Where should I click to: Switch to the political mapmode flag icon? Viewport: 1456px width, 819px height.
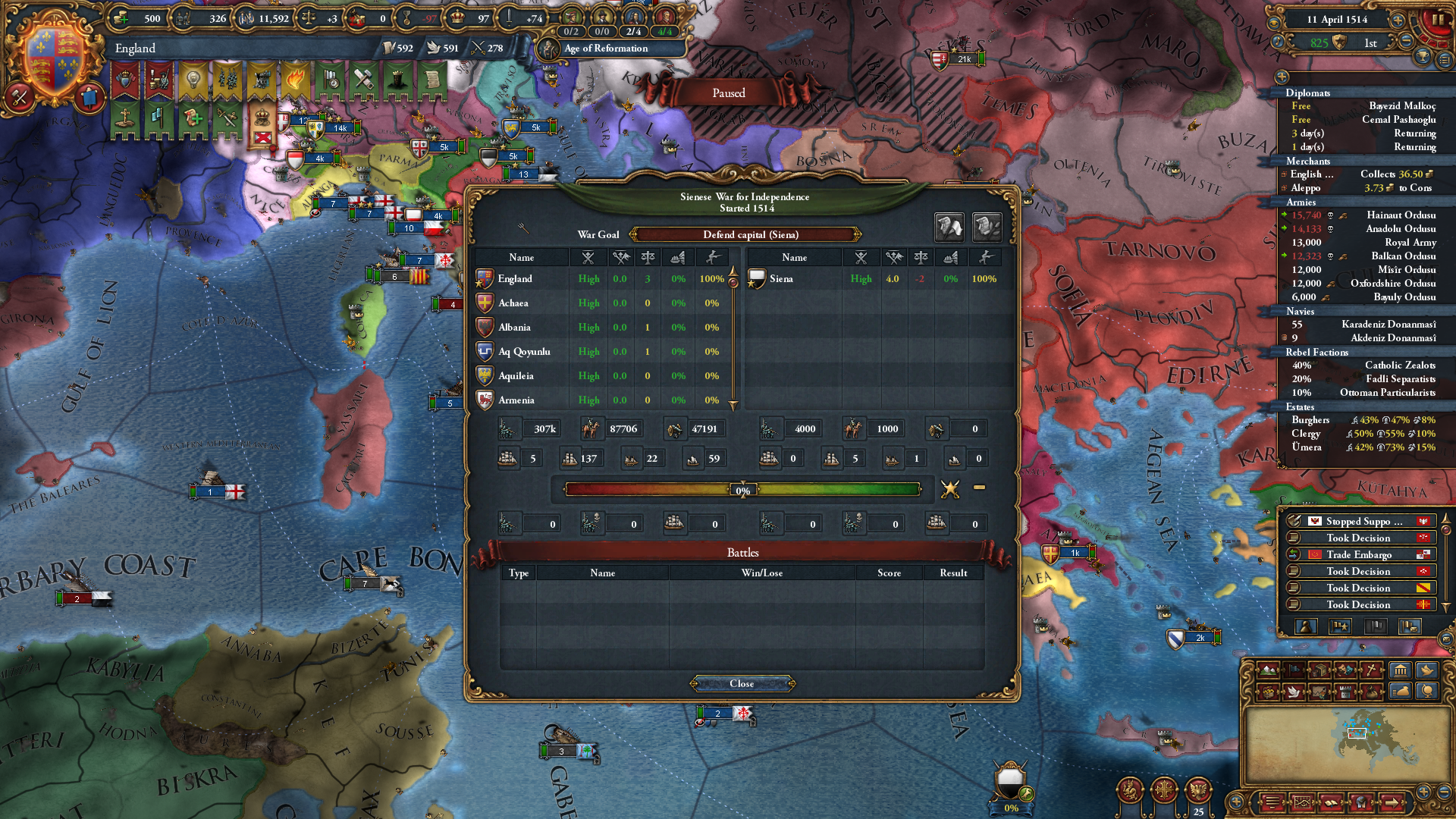[1293, 671]
